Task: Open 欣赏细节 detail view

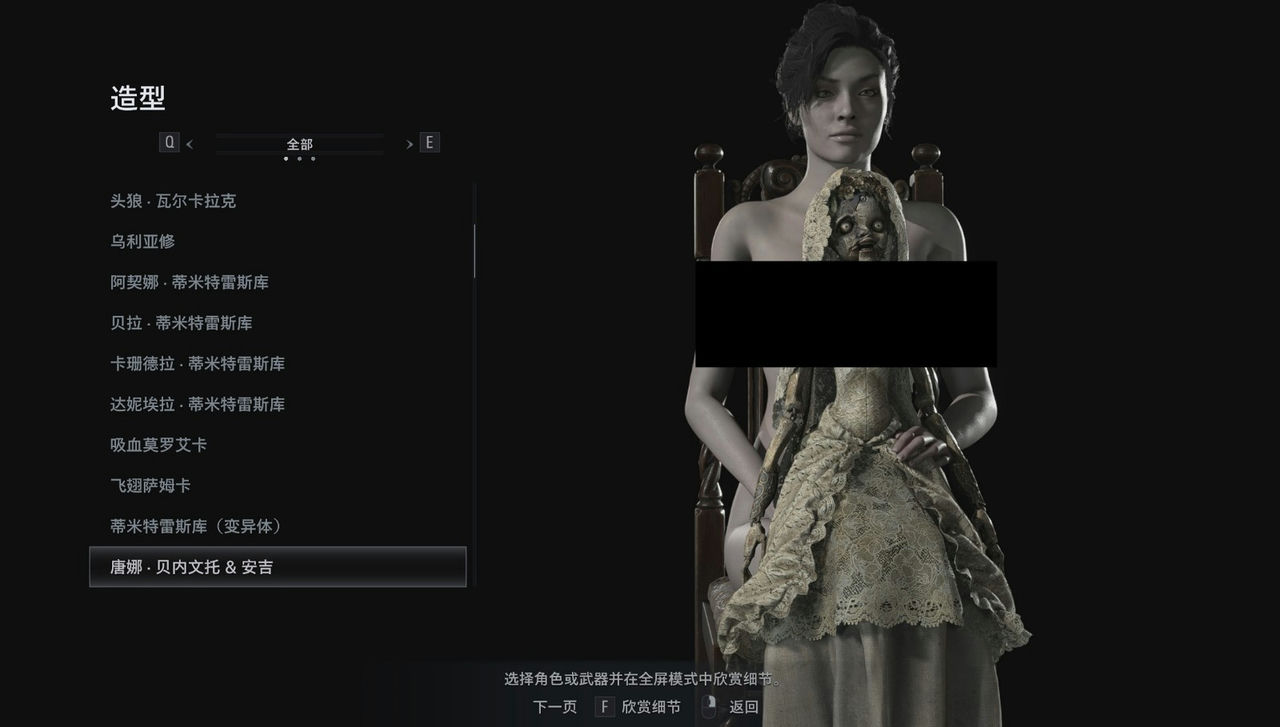Action: click(x=650, y=707)
